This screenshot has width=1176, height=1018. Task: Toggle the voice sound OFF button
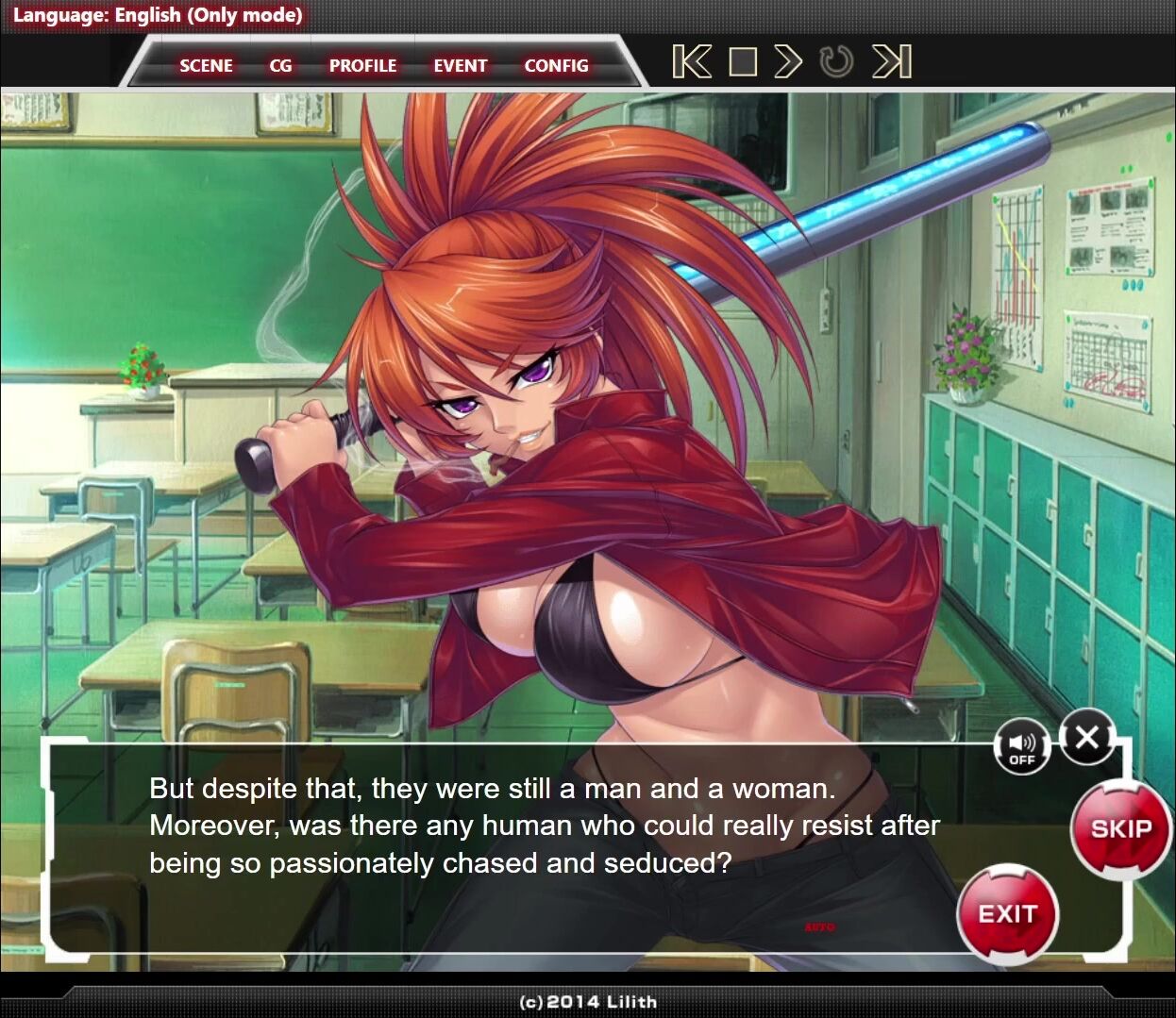(x=1022, y=749)
